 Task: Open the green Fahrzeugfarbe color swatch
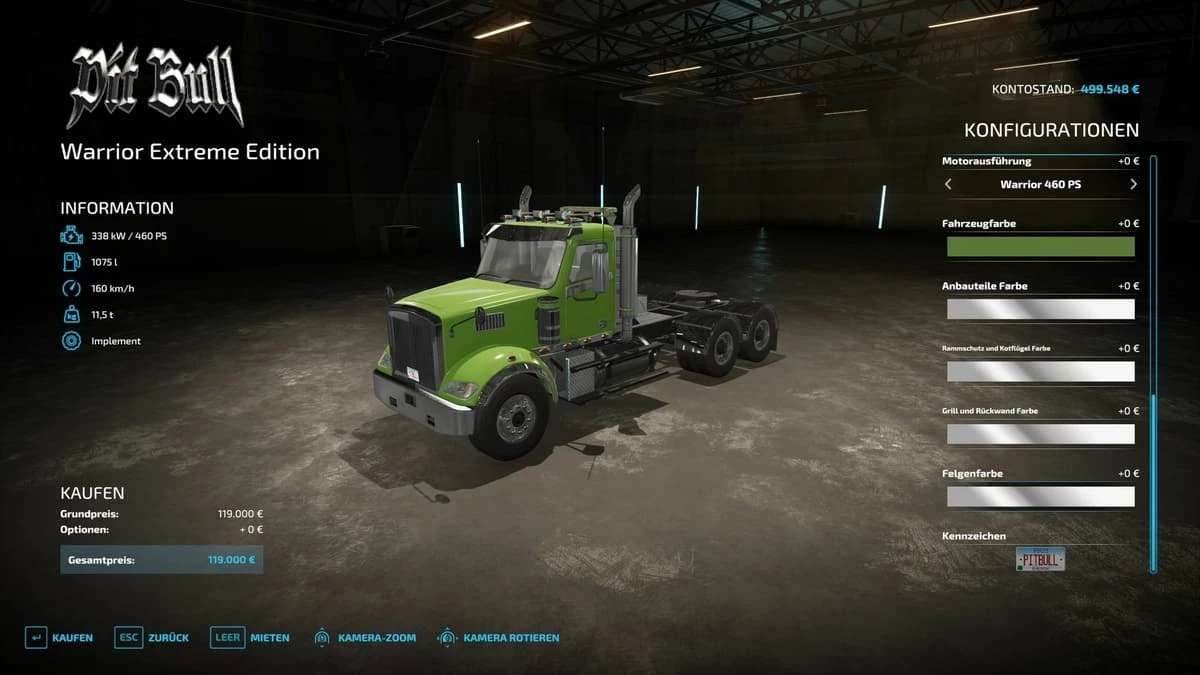point(1040,247)
